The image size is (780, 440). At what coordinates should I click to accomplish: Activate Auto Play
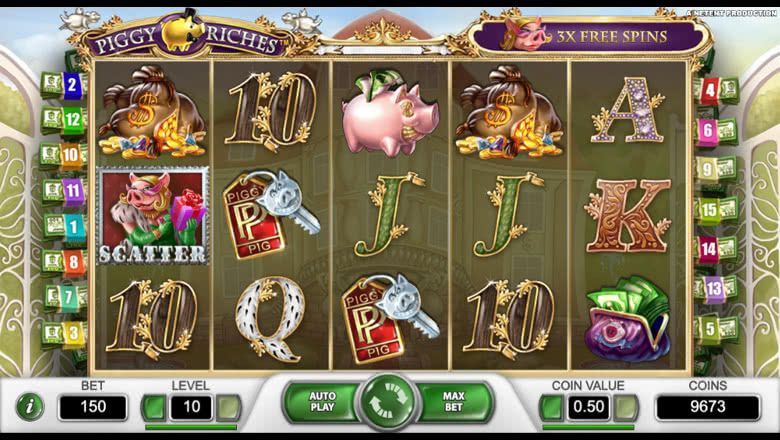point(322,403)
